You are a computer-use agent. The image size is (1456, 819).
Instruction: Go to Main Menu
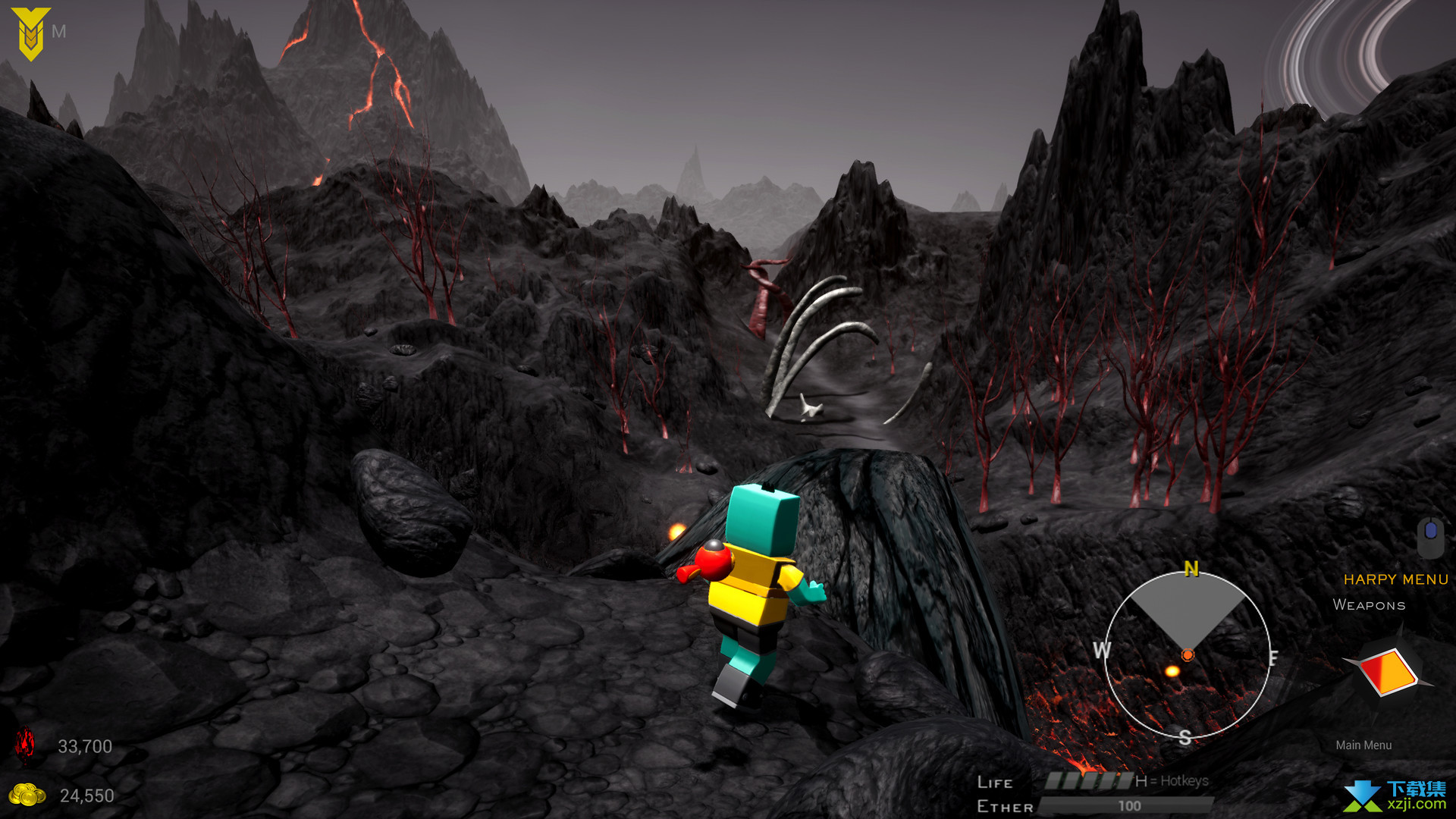coord(1363,745)
